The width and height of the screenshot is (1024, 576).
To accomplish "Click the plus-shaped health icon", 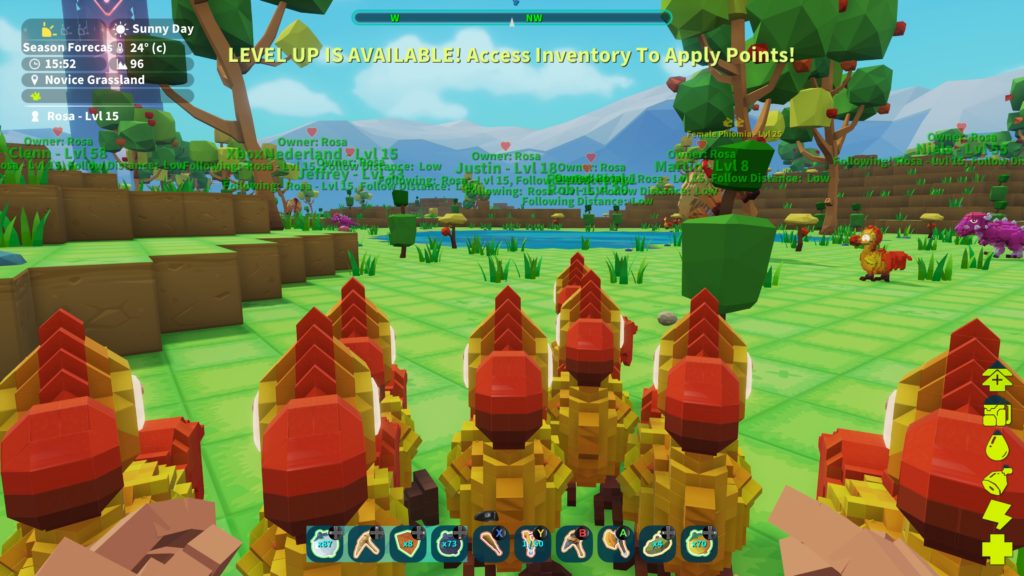I will click(997, 549).
